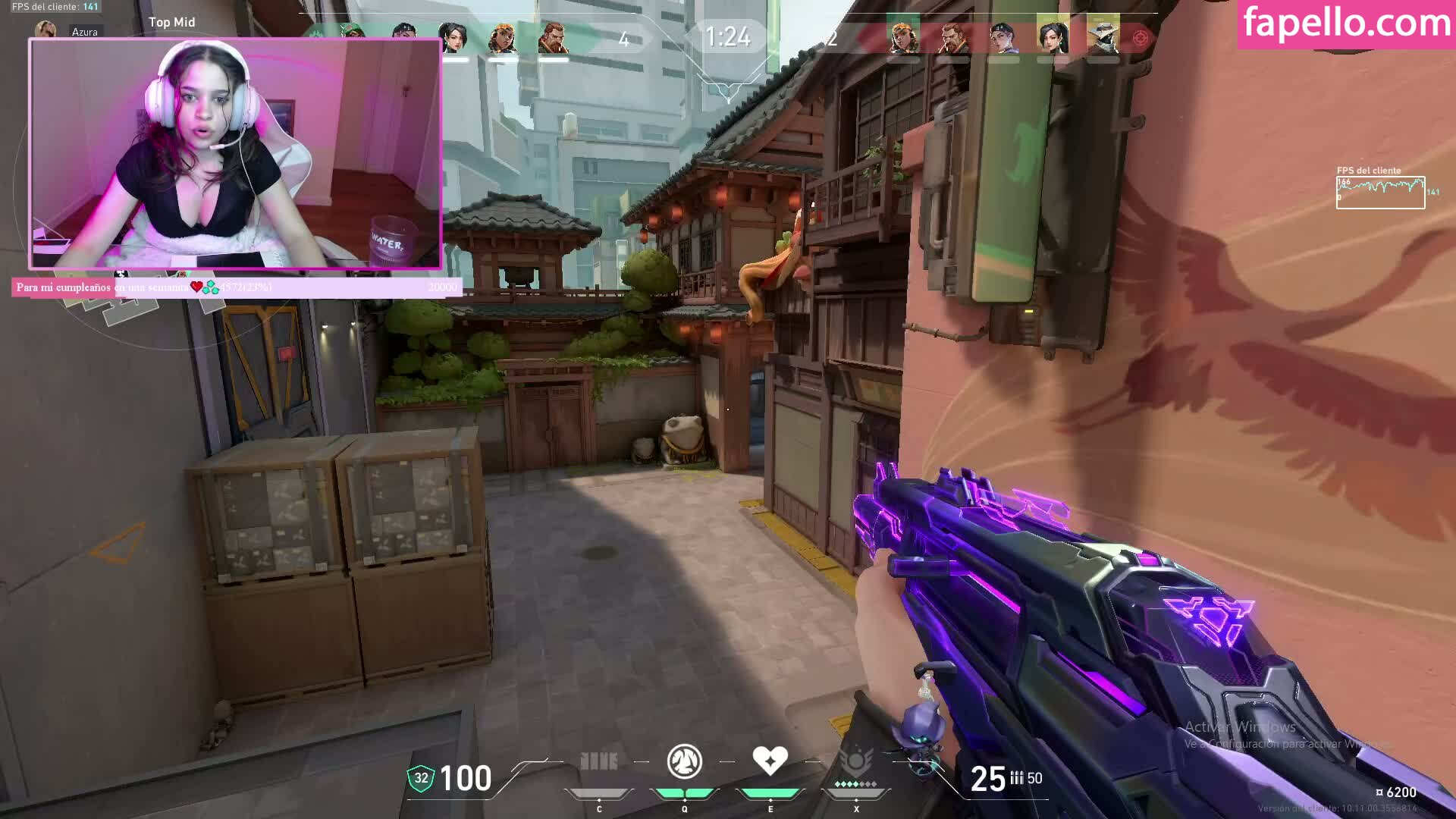
Task: Activate Sage's Barrier Orb ability
Action: [598, 762]
